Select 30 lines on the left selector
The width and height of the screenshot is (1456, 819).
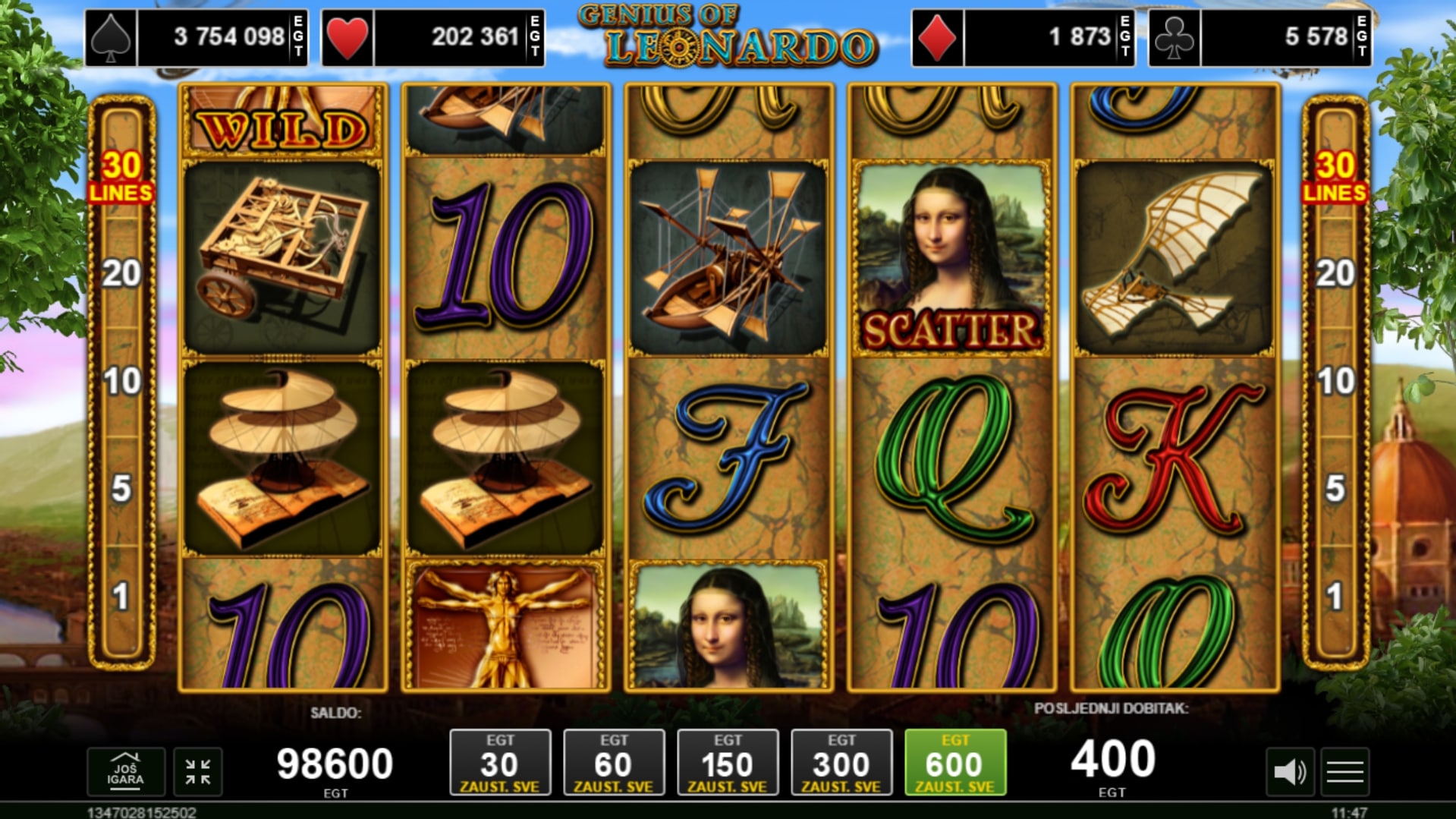(x=121, y=176)
